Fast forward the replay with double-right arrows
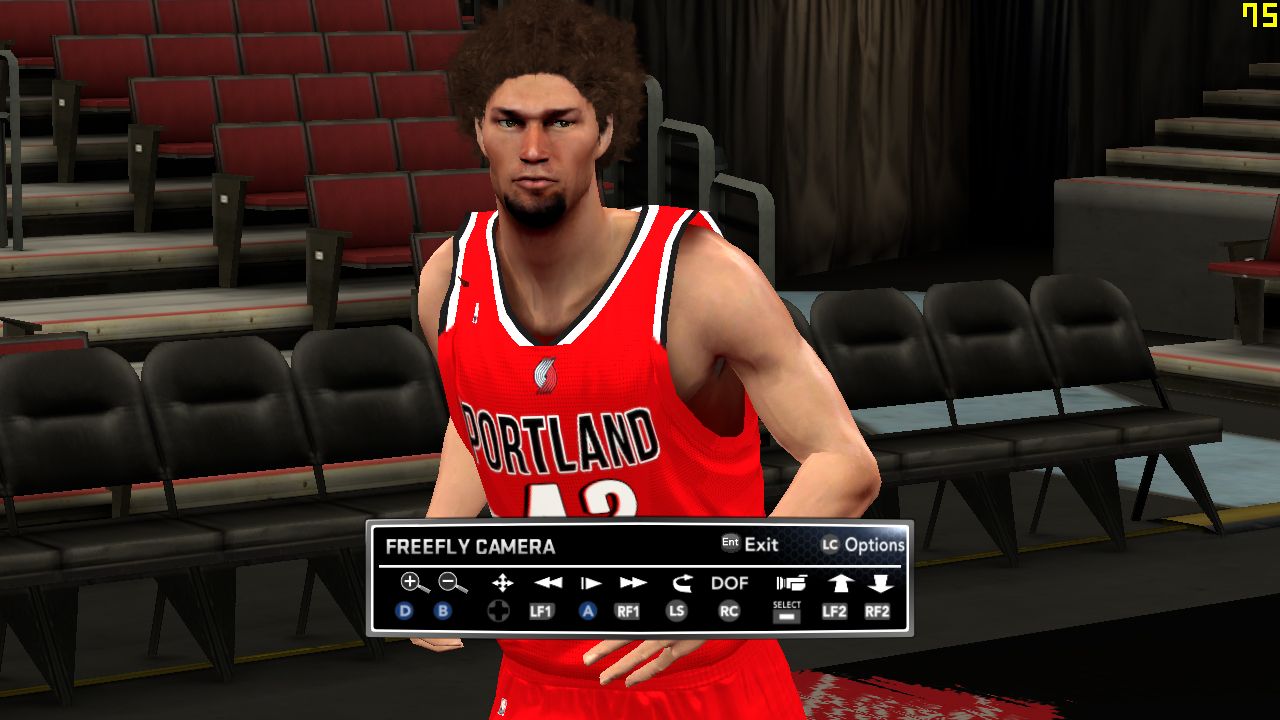This screenshot has height=720, width=1280. pos(633,583)
